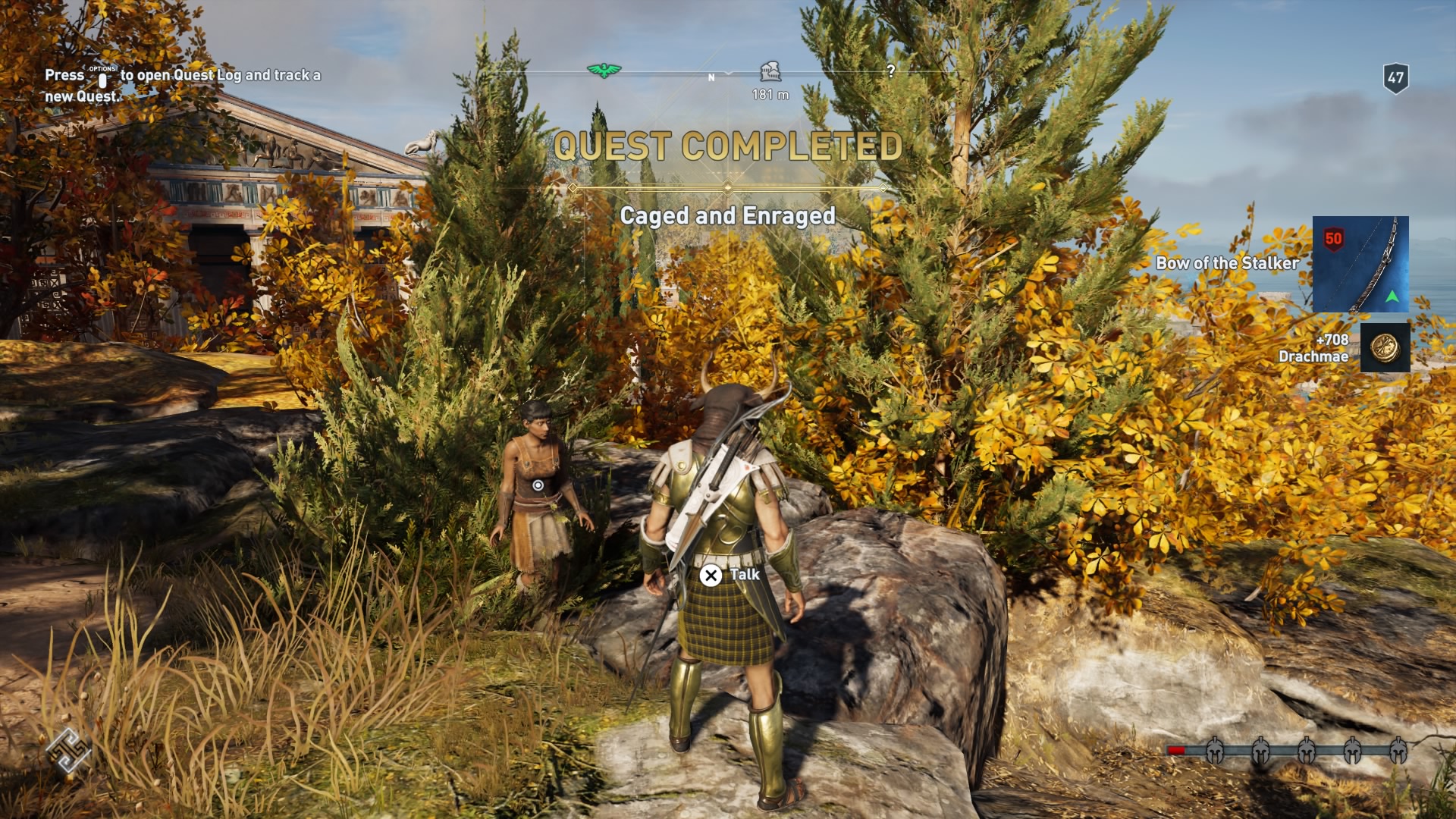
Task: Click the X talk prompt button
Action: tap(711, 576)
